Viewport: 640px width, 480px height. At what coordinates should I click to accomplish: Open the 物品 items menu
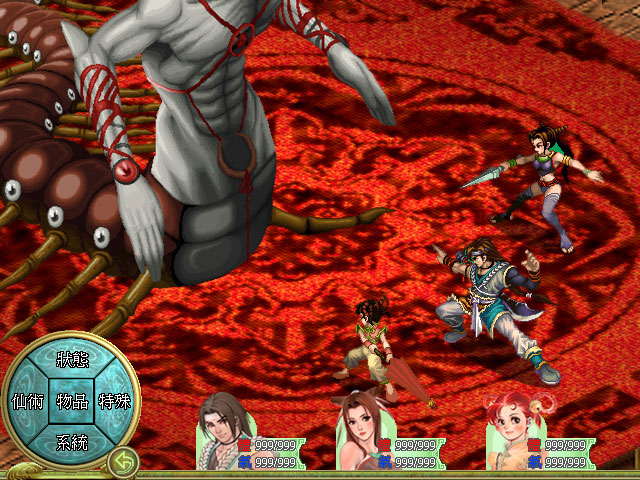[x=71, y=401]
